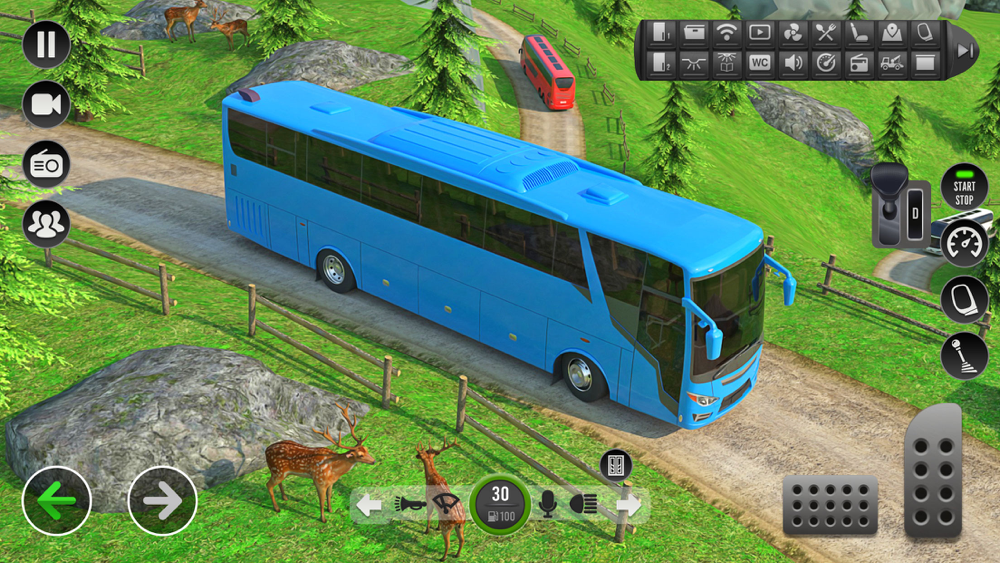Screen dimensions: 1000x563
Task: Open the passengers panel
Action: point(46,224)
